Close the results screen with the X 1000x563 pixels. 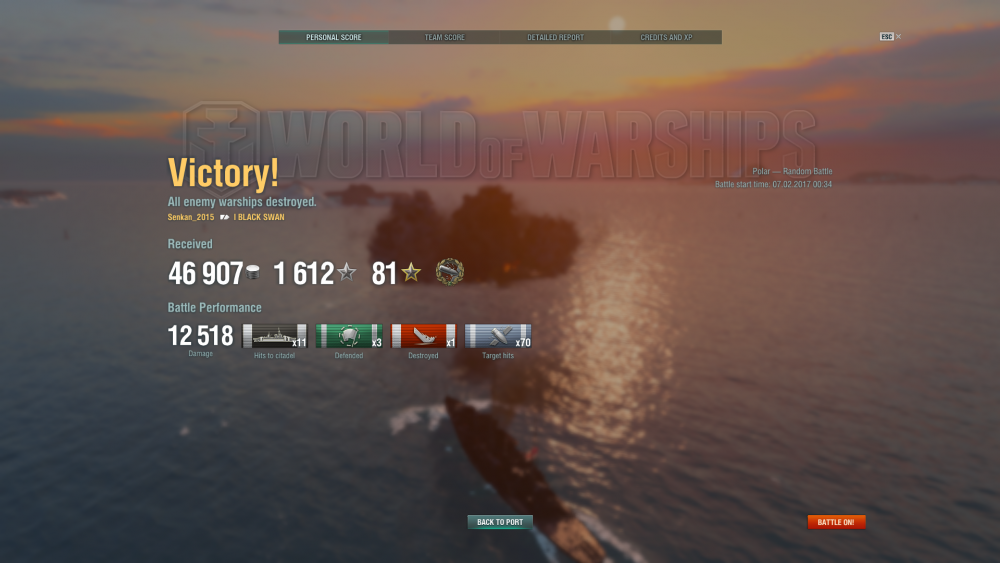(x=898, y=36)
